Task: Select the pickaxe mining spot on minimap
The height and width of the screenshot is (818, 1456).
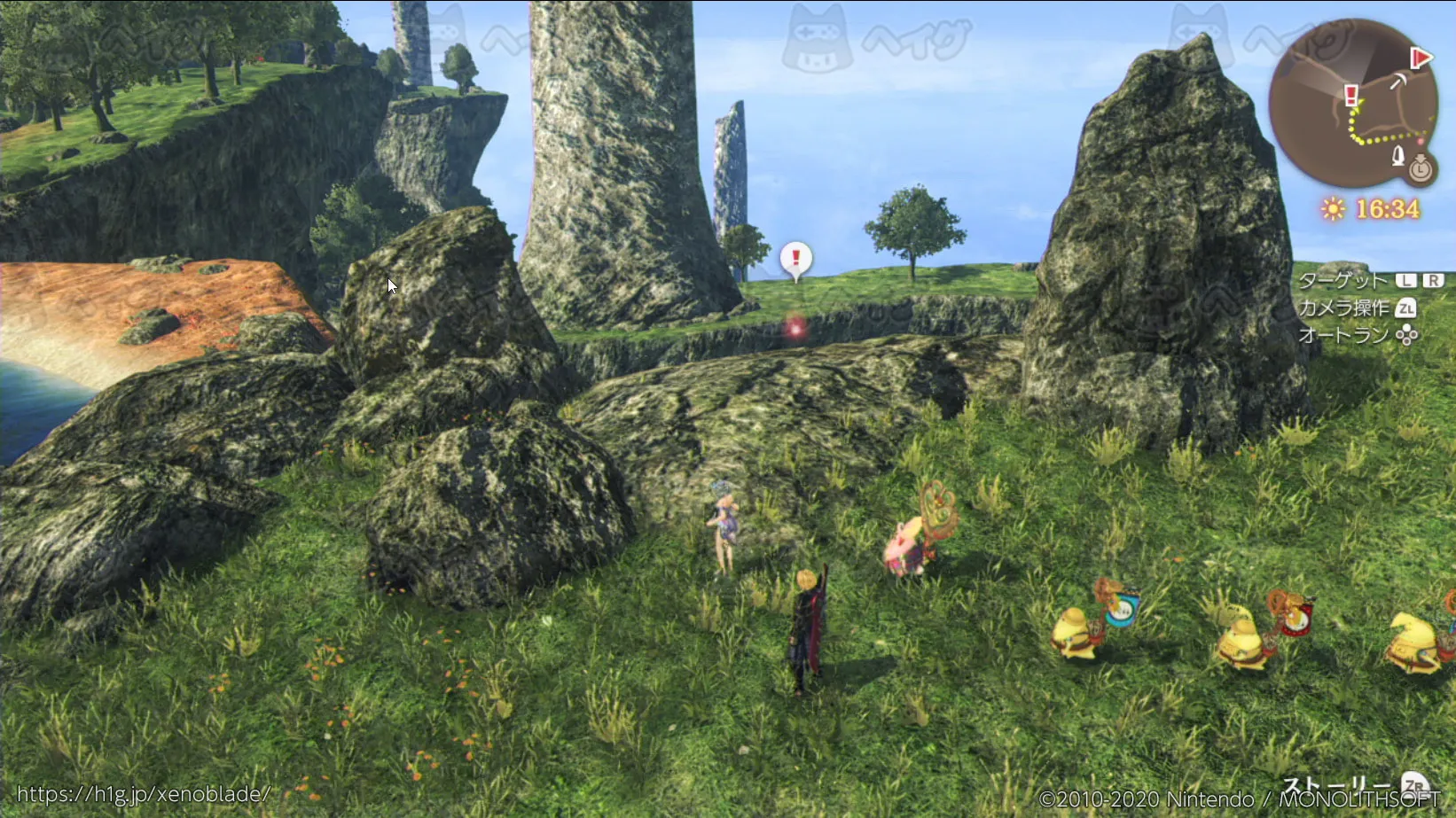Action: [1398, 82]
